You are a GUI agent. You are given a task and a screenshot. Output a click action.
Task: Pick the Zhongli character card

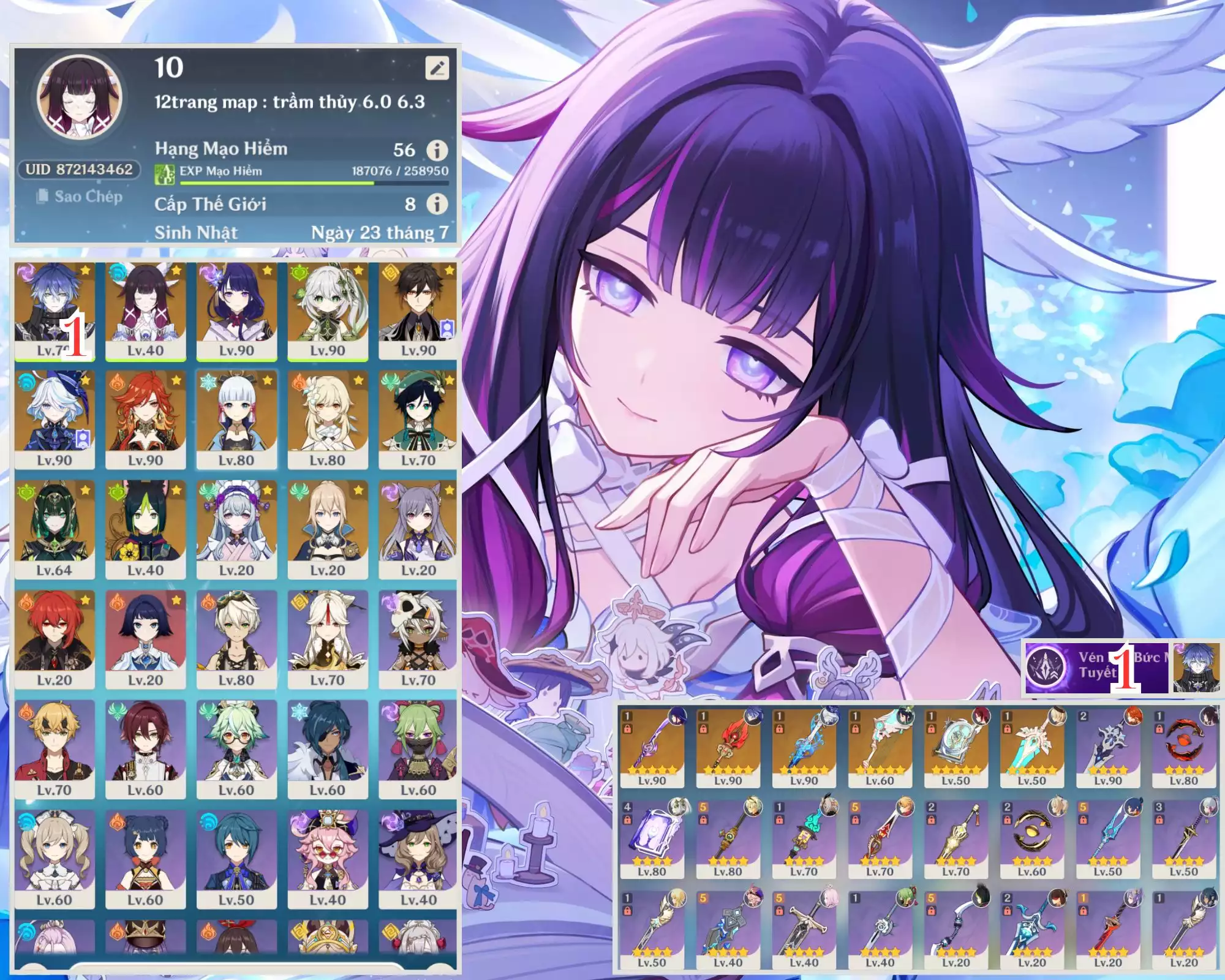[418, 311]
